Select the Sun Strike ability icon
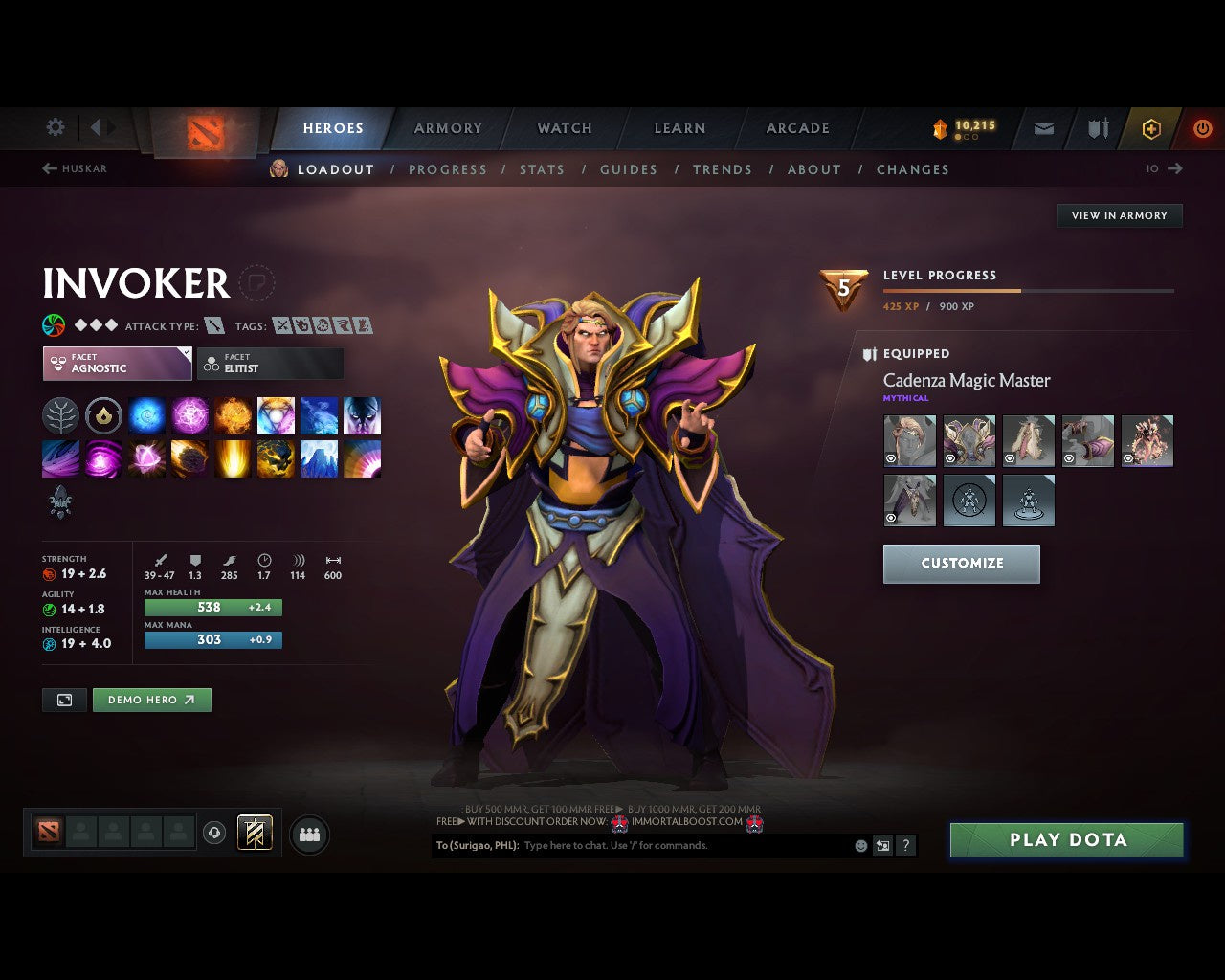 pos(233,458)
